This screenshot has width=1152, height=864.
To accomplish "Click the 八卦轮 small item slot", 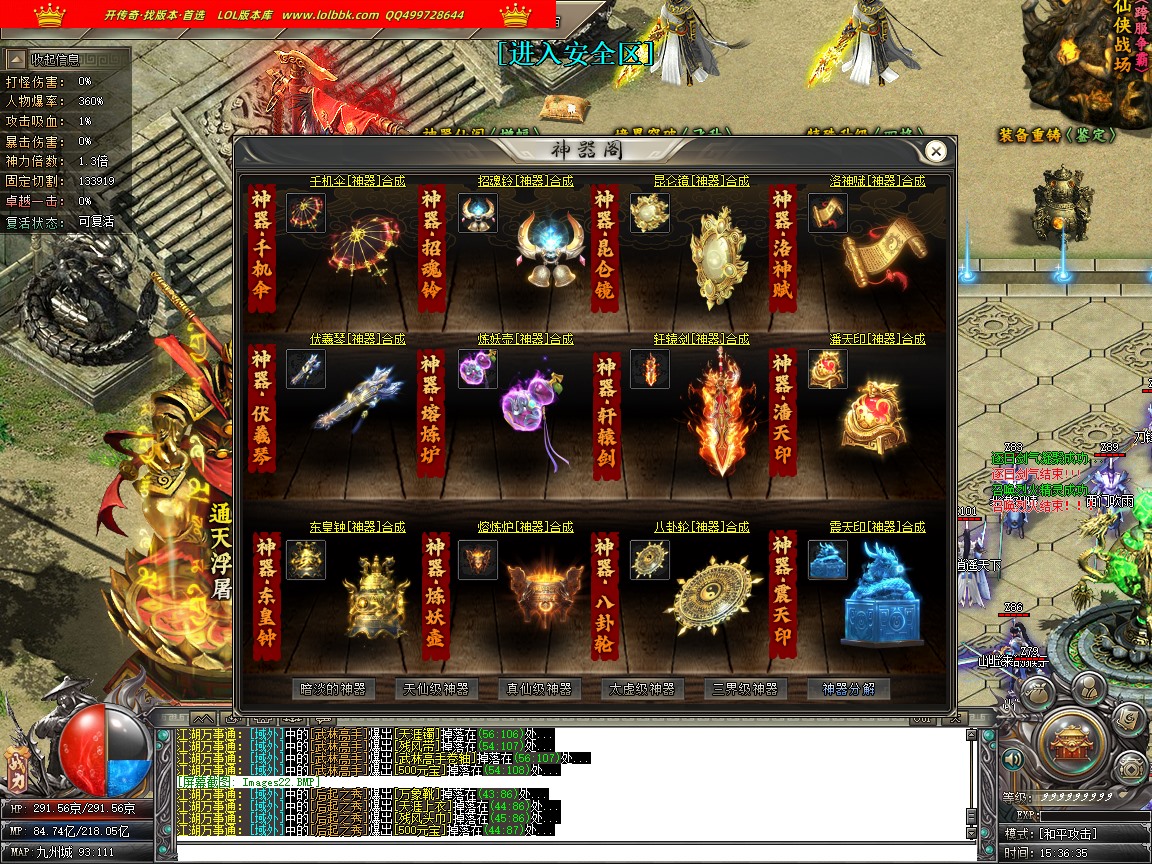I will tap(650, 560).
